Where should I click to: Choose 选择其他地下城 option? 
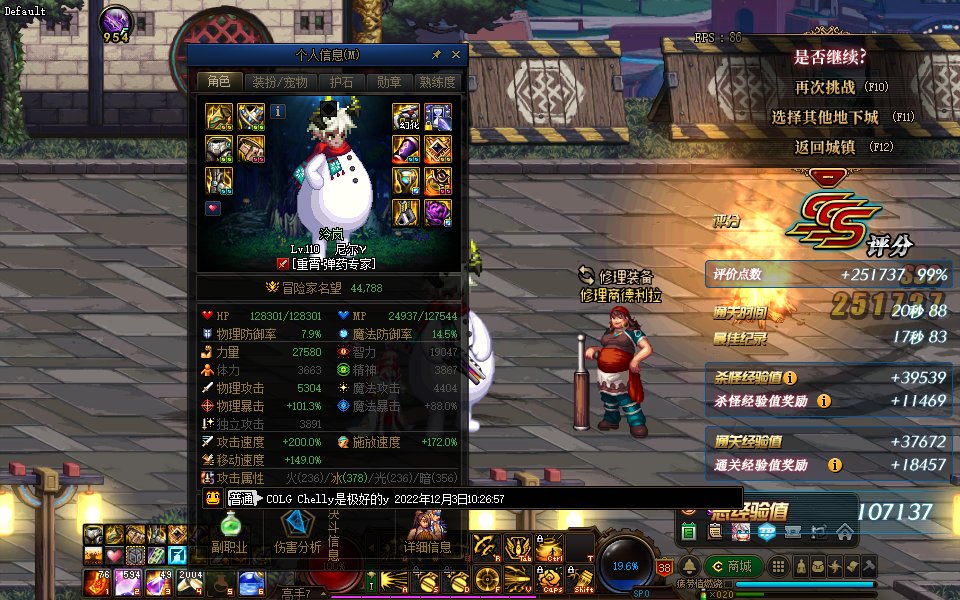click(825, 117)
